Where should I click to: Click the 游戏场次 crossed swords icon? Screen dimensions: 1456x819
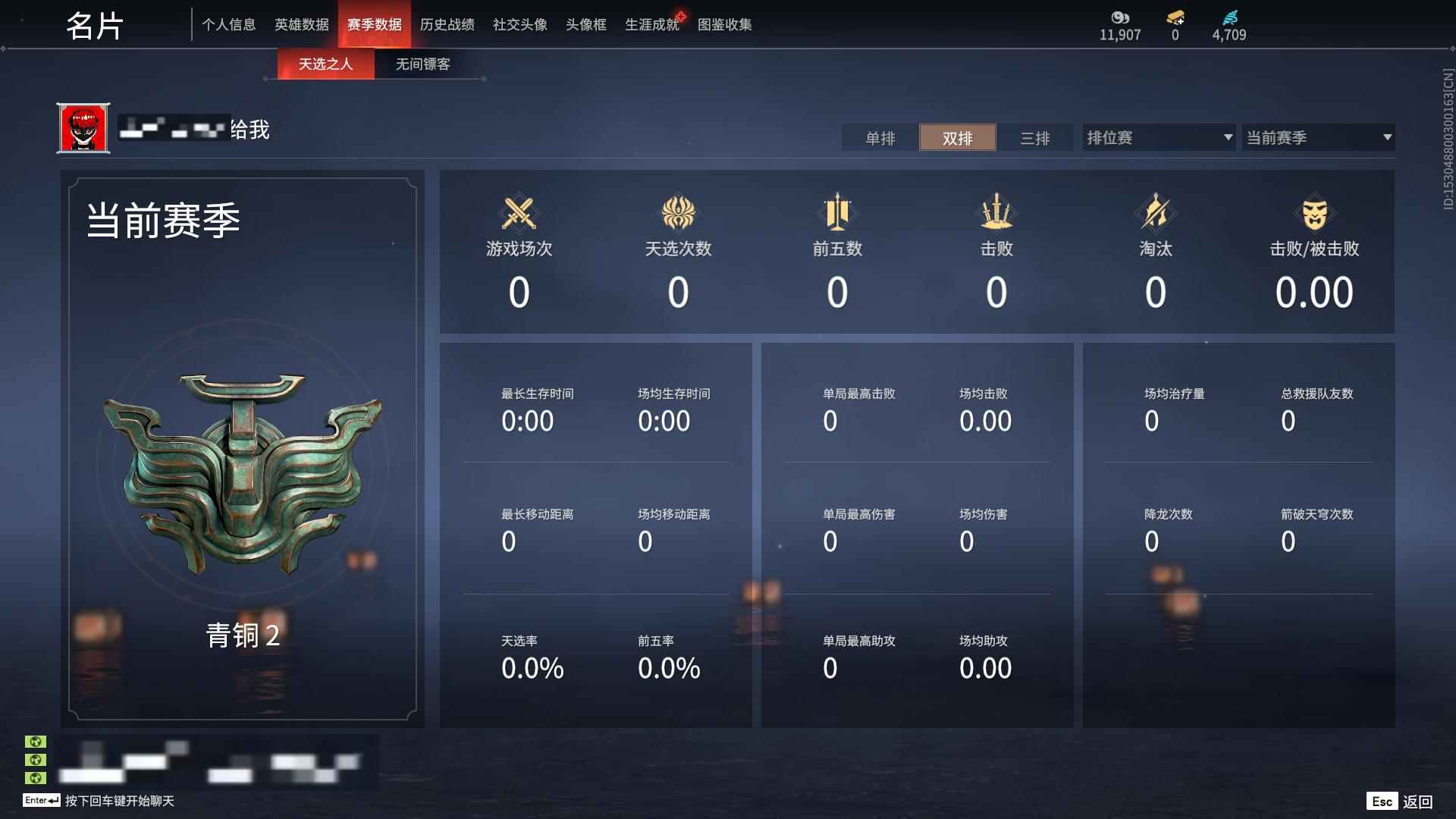coord(518,215)
